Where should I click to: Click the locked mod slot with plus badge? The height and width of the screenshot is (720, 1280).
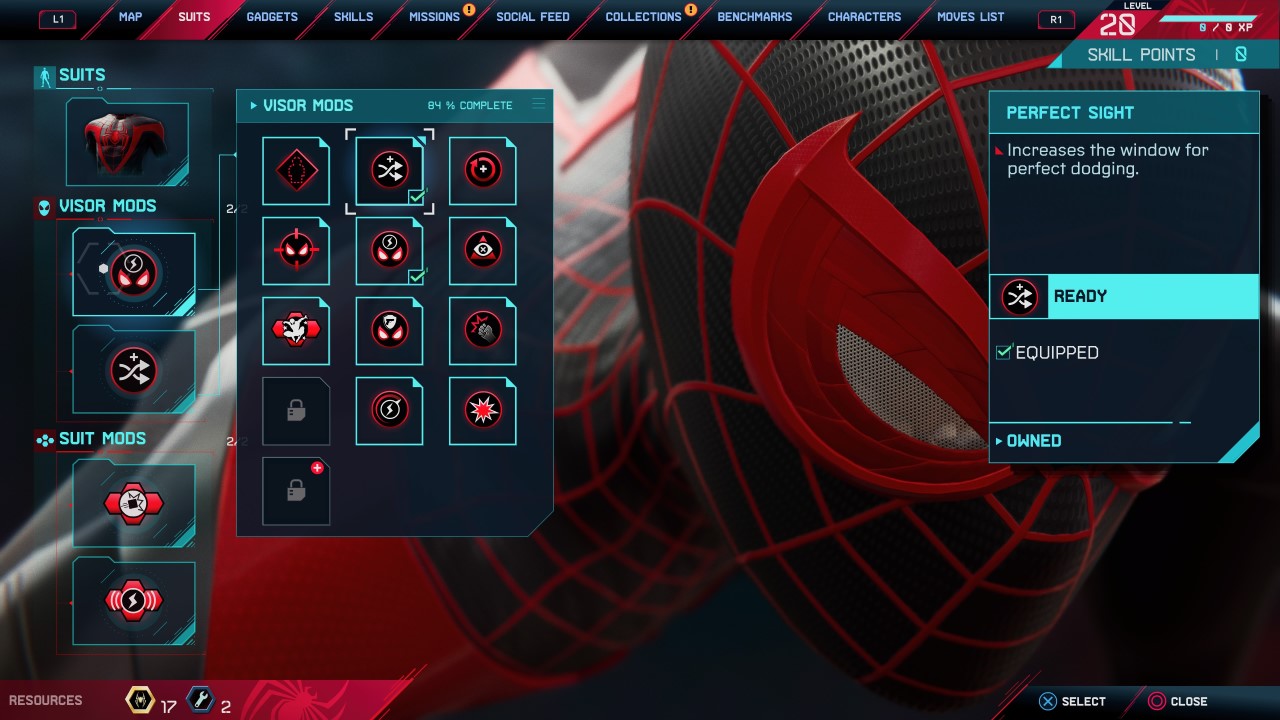pos(296,490)
